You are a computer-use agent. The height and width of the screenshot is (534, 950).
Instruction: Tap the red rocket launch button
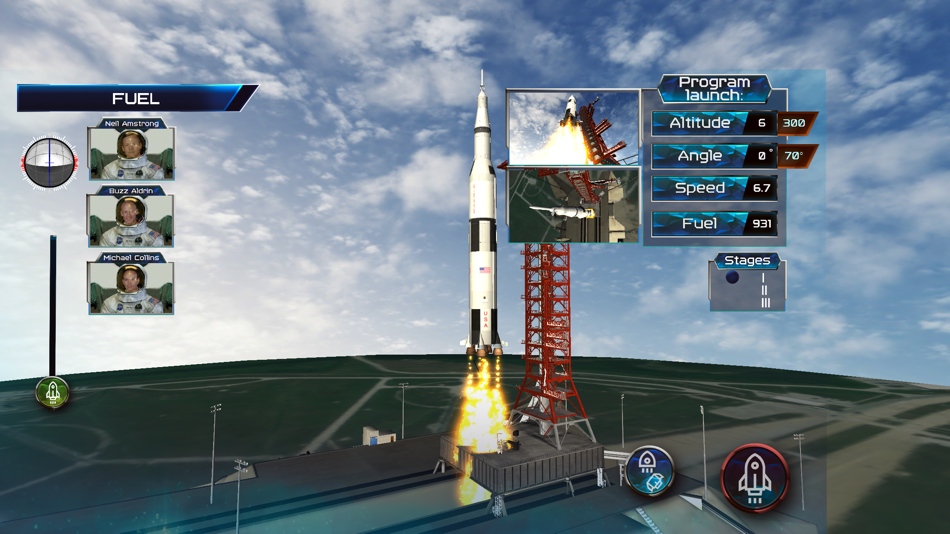click(x=754, y=478)
